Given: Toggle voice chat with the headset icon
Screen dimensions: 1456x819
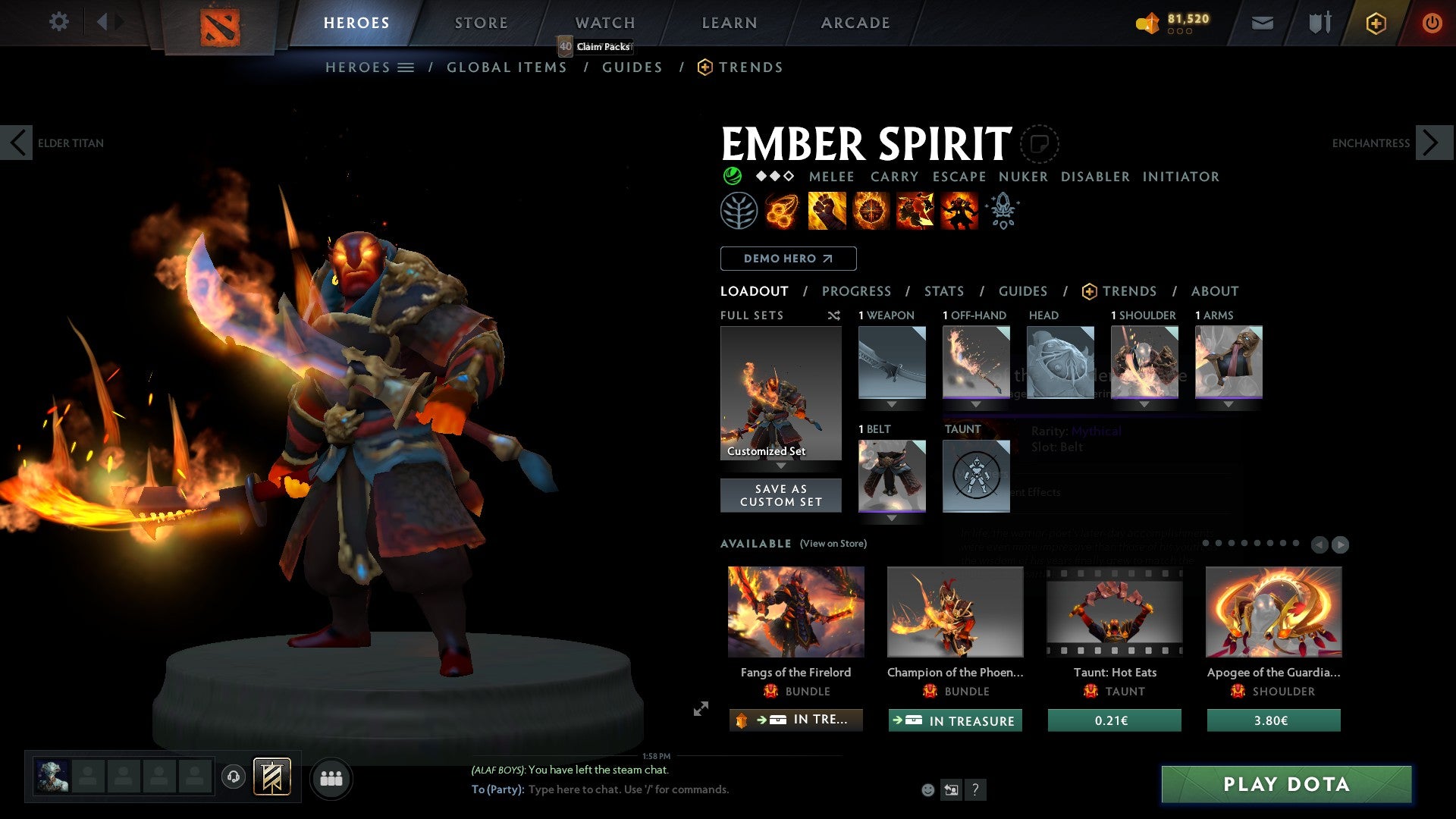Looking at the screenshot, I should [x=234, y=777].
